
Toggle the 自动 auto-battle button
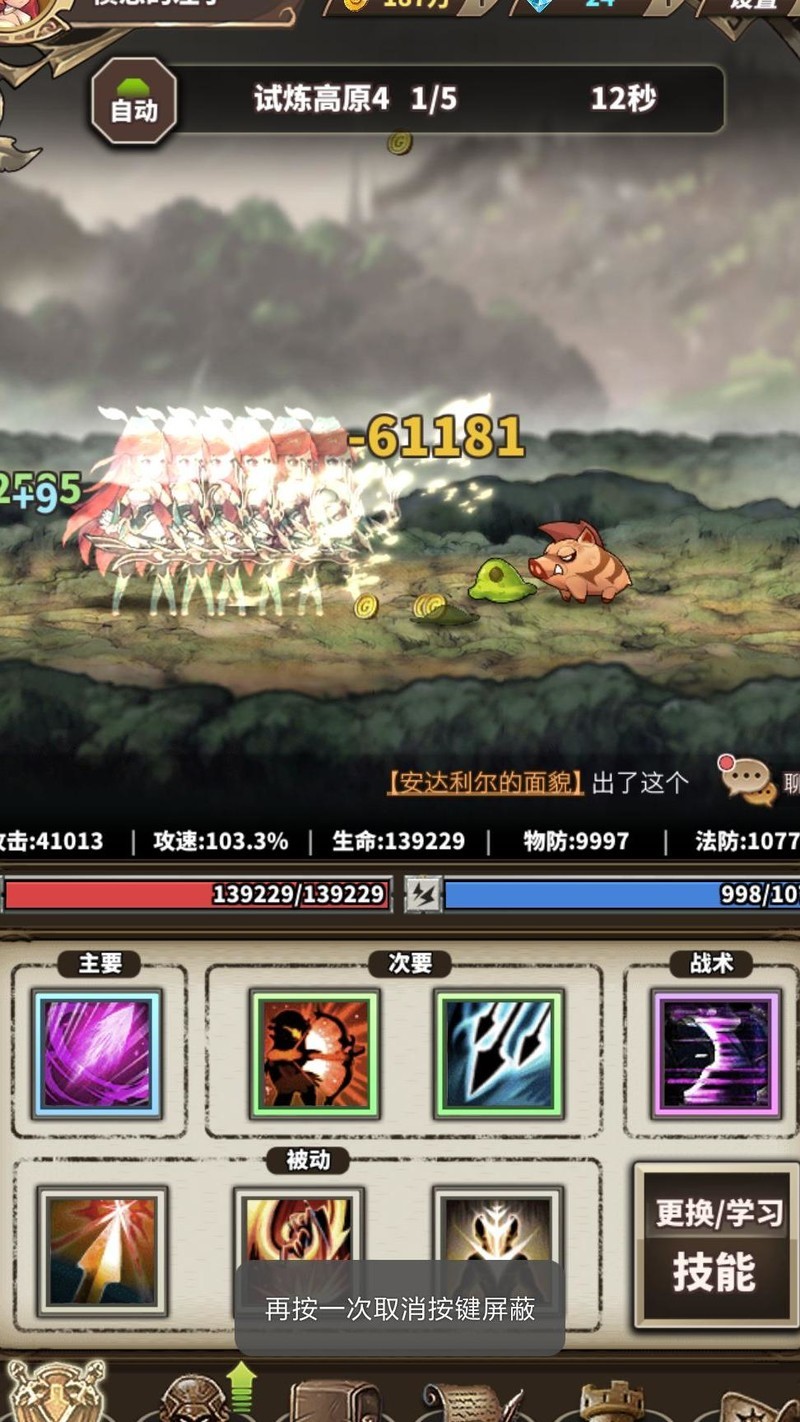point(134,101)
